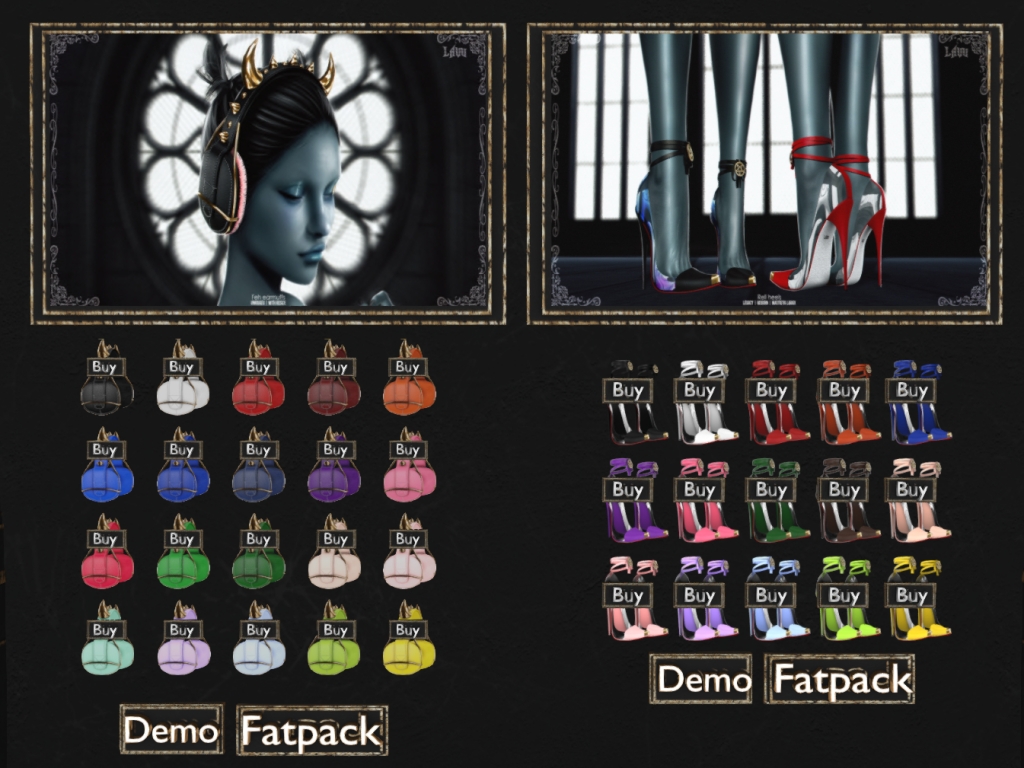Image resolution: width=1024 pixels, height=768 pixels.
Task: Buy the black earmuffs
Action: coord(105,367)
